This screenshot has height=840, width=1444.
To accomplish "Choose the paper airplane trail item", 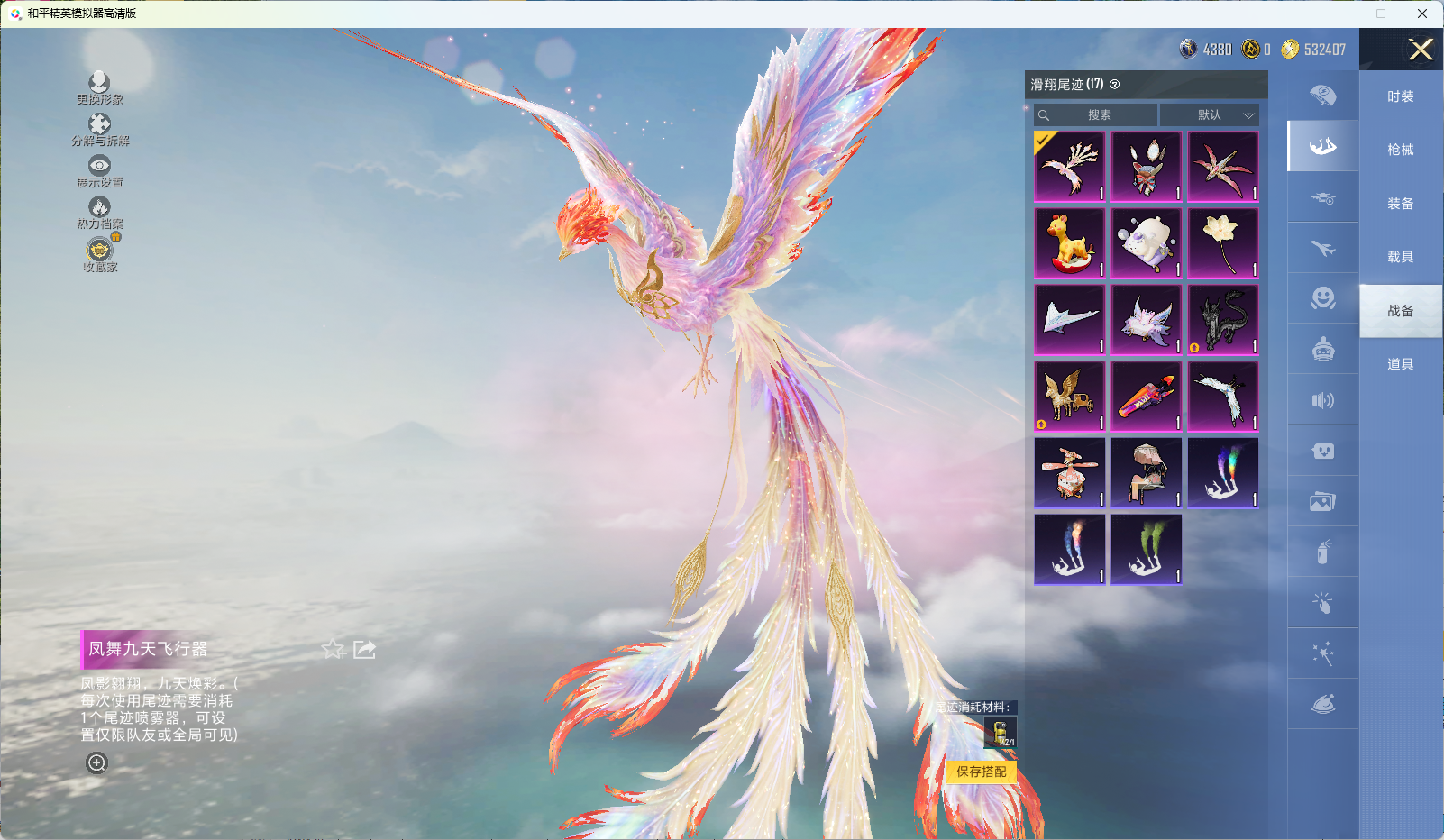I will point(1070,320).
